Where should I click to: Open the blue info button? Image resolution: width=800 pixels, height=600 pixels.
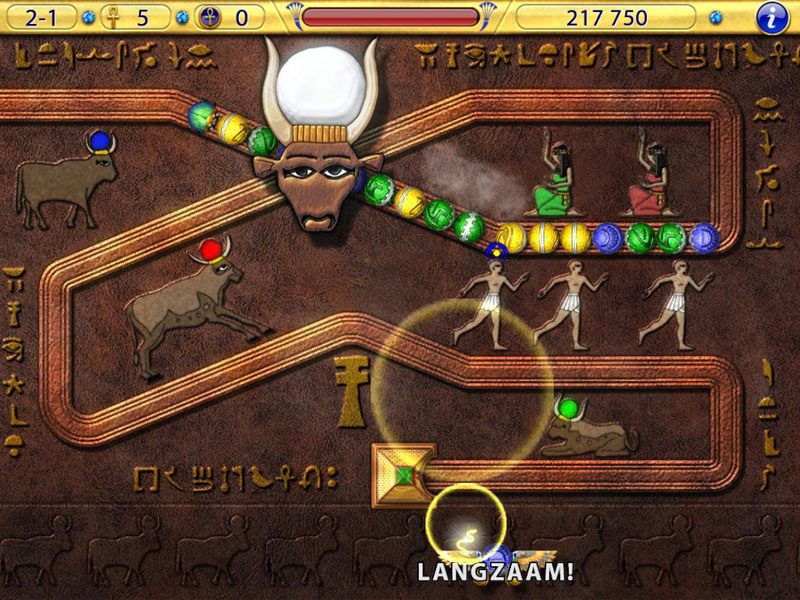point(771,17)
